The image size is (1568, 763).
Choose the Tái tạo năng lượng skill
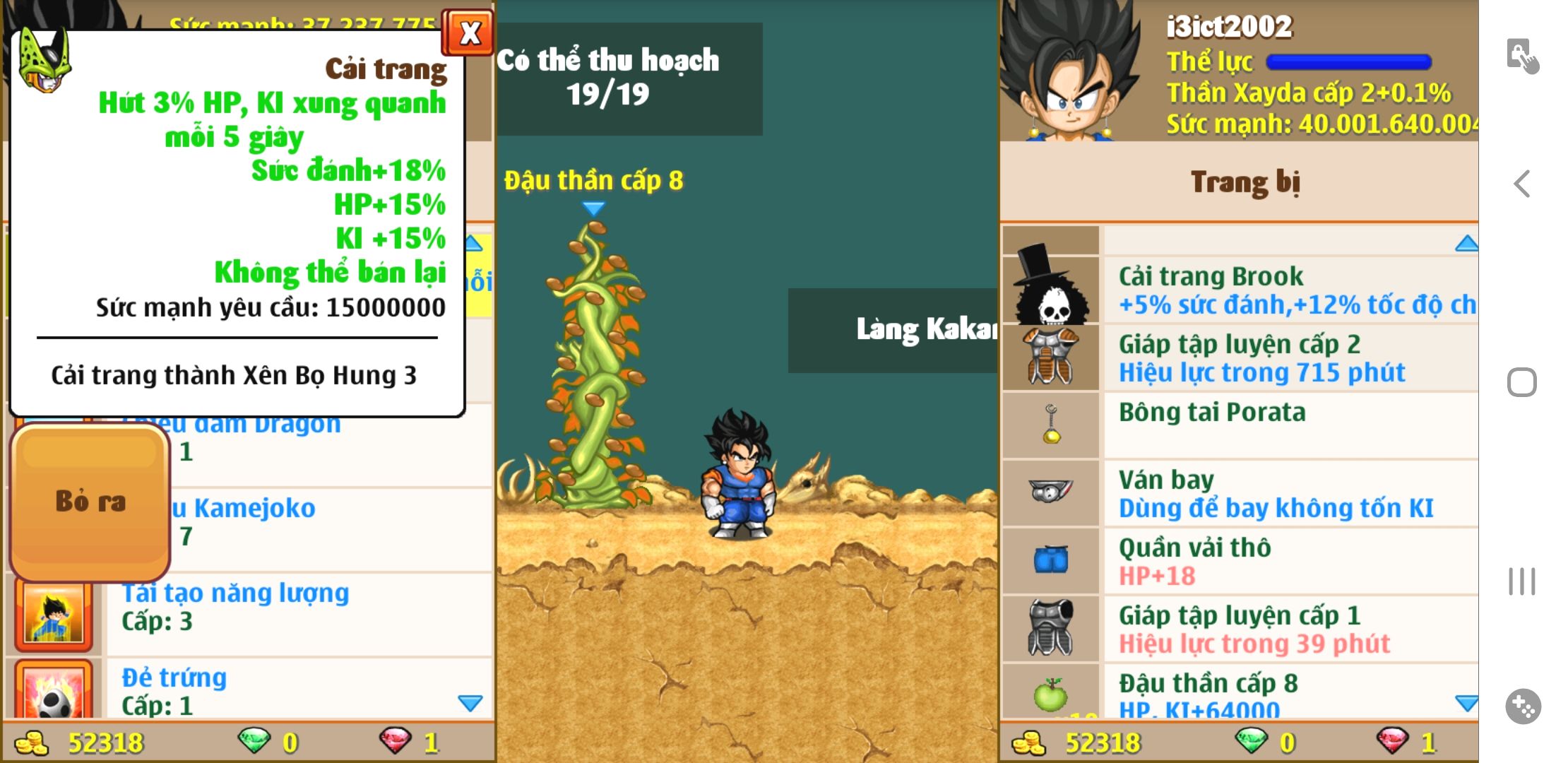[297, 606]
